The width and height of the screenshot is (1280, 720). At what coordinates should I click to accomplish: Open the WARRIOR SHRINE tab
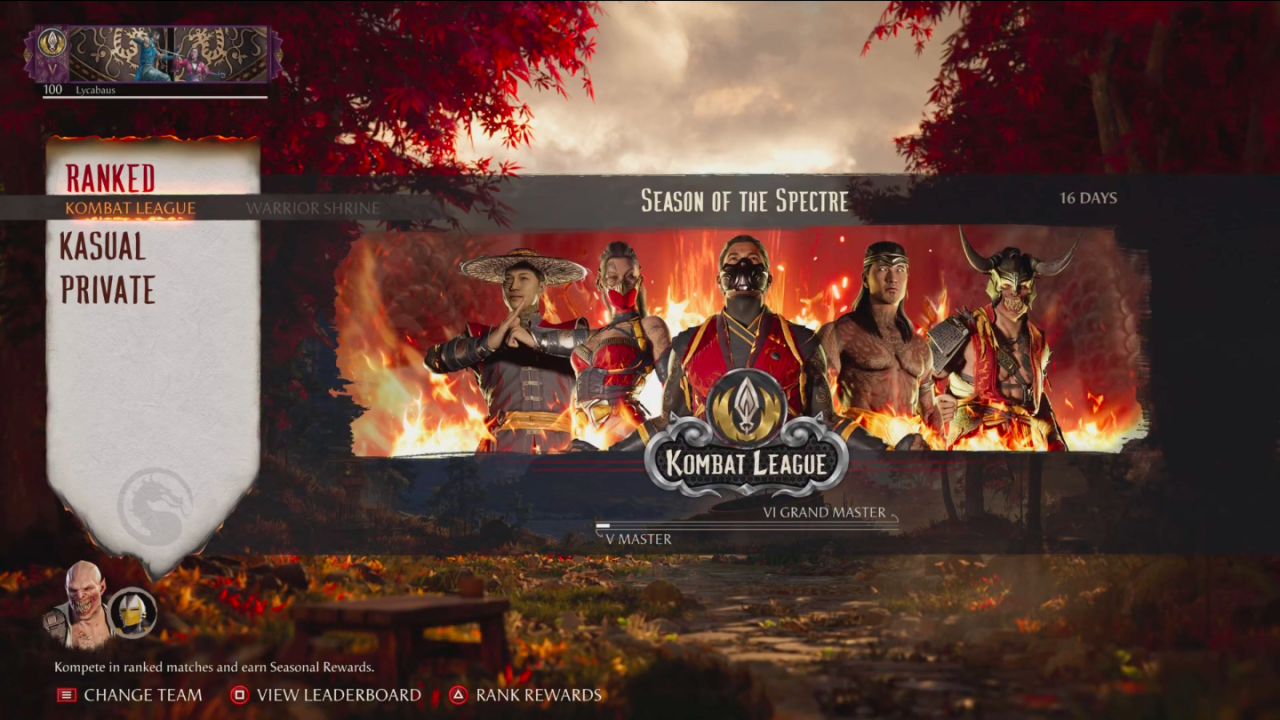pyautogui.click(x=312, y=208)
